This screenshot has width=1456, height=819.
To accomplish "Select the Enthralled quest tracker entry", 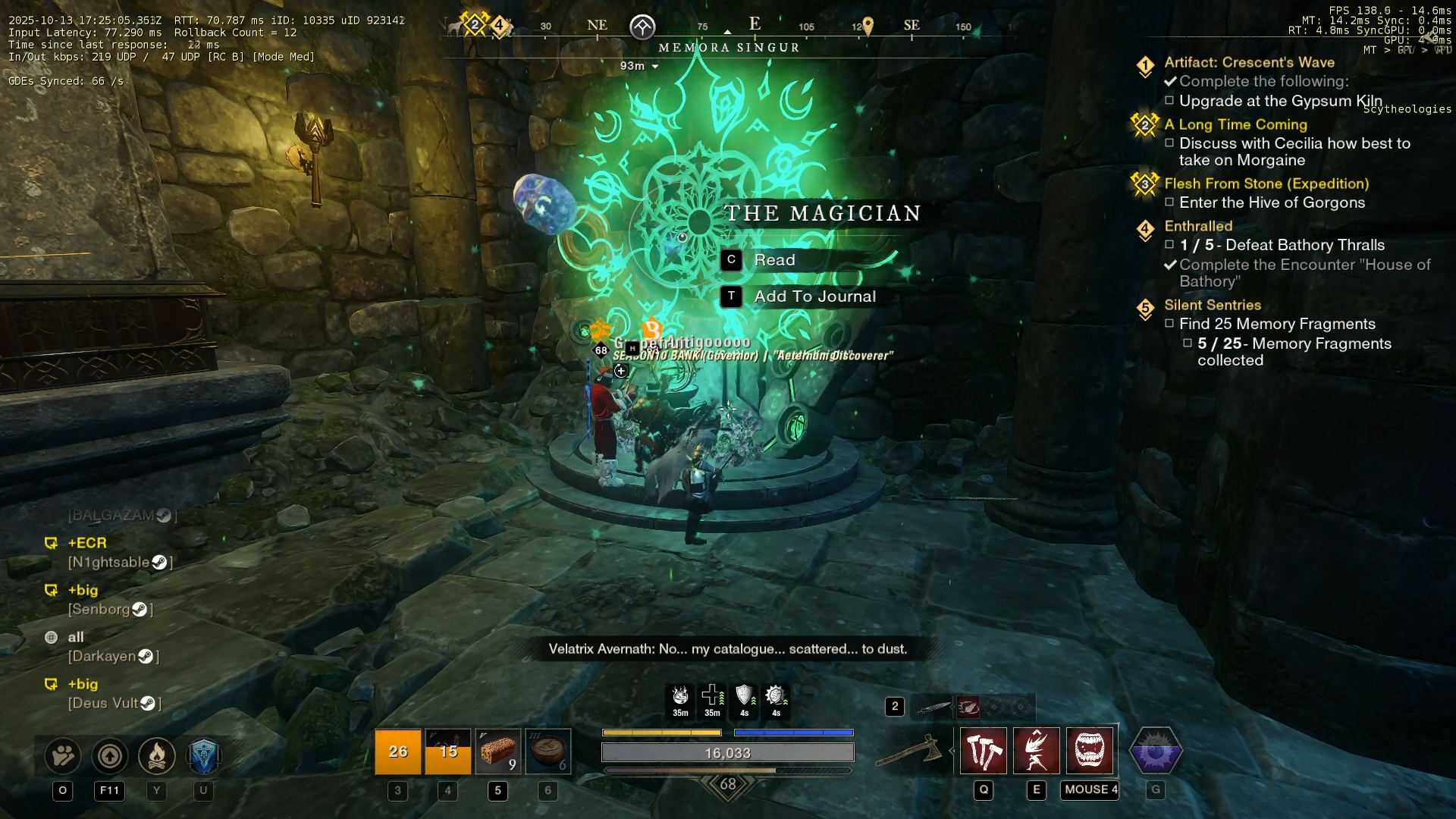I will [x=1198, y=226].
